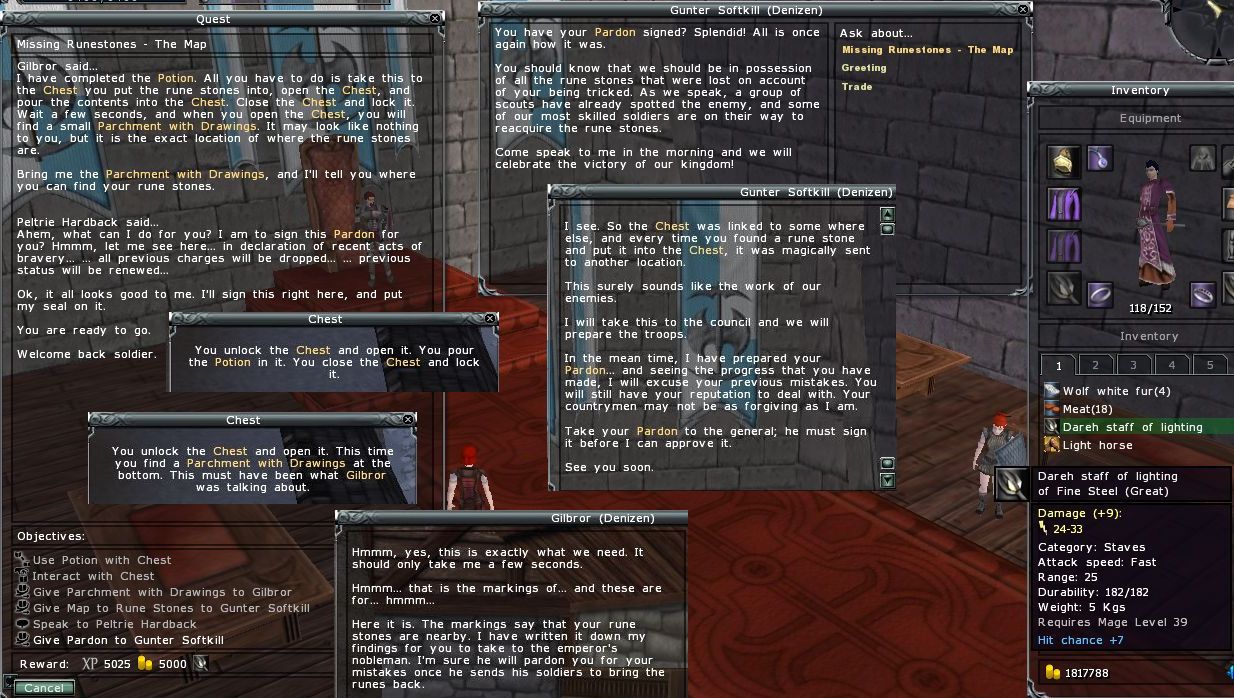Show inventory tab 4
This screenshot has width=1234, height=698.
1171,365
